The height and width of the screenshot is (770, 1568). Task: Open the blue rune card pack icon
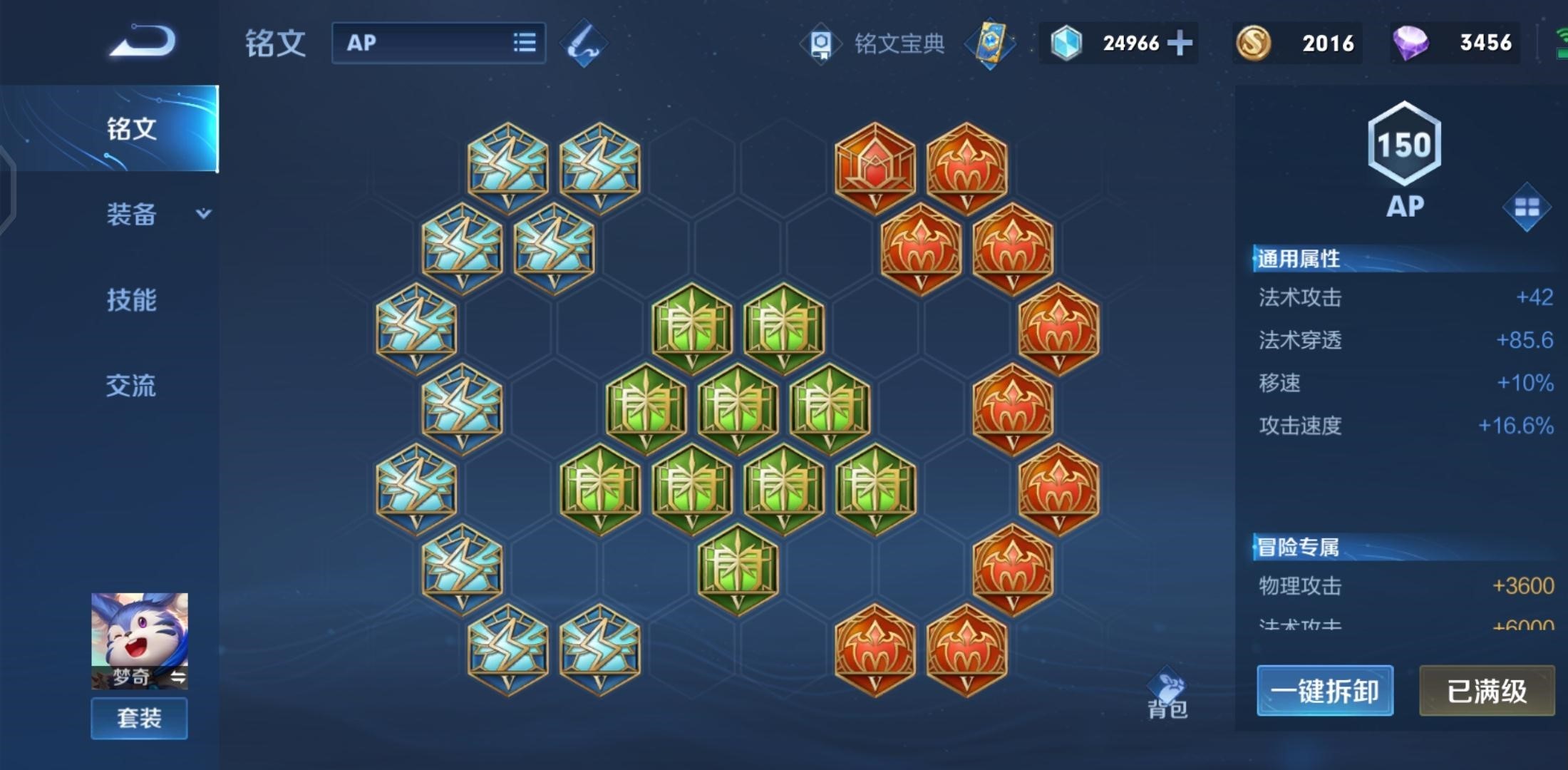991,43
